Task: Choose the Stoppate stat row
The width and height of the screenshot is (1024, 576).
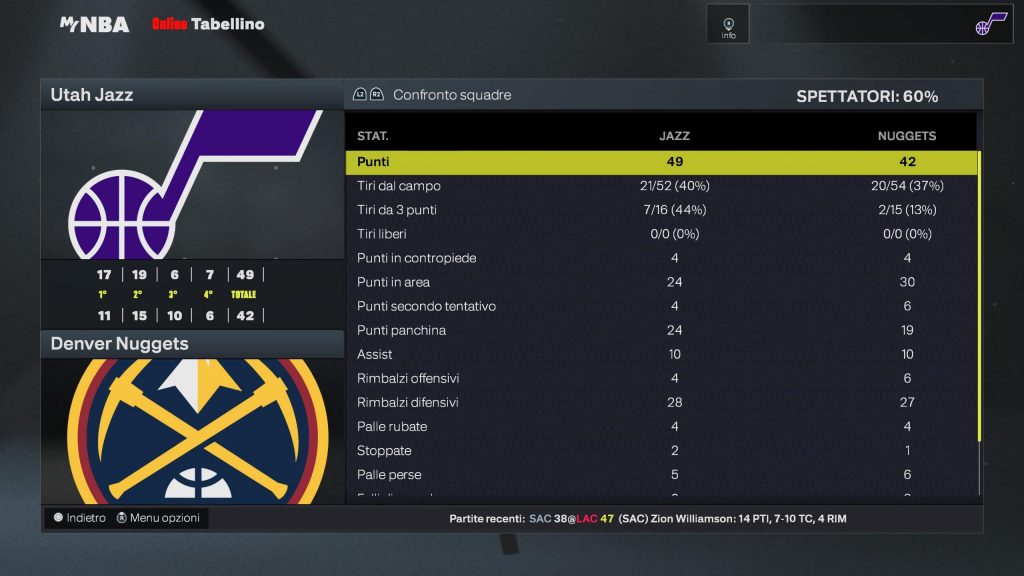Action: click(x=660, y=450)
